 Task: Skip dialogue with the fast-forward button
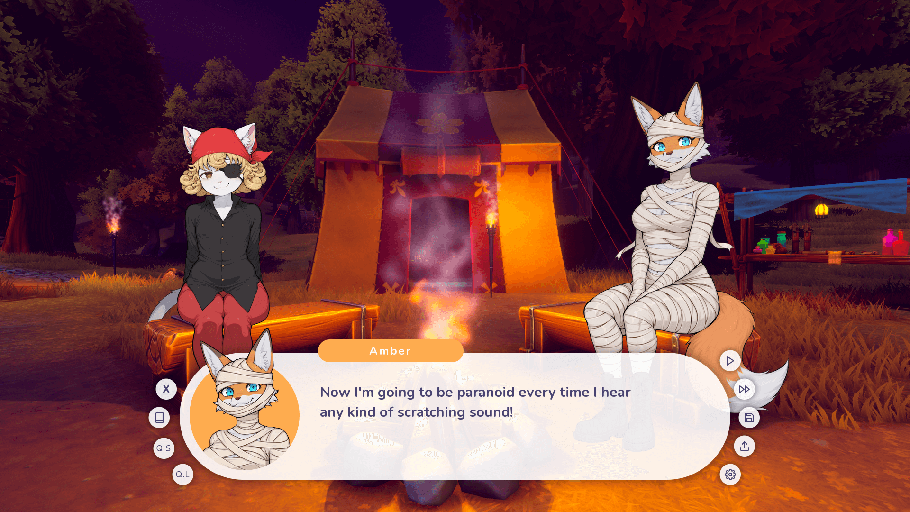coord(744,389)
